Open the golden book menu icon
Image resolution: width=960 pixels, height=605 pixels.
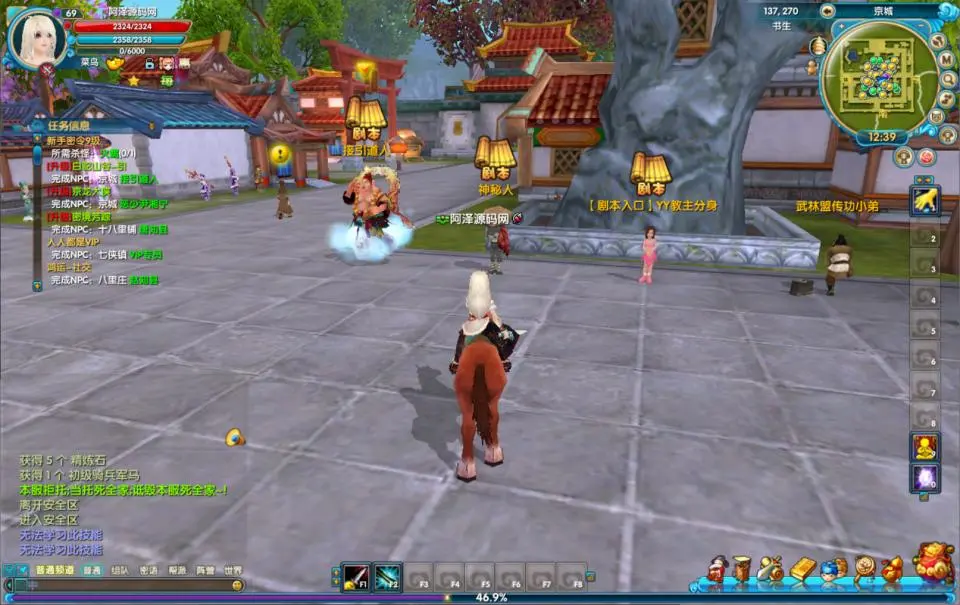[803, 570]
